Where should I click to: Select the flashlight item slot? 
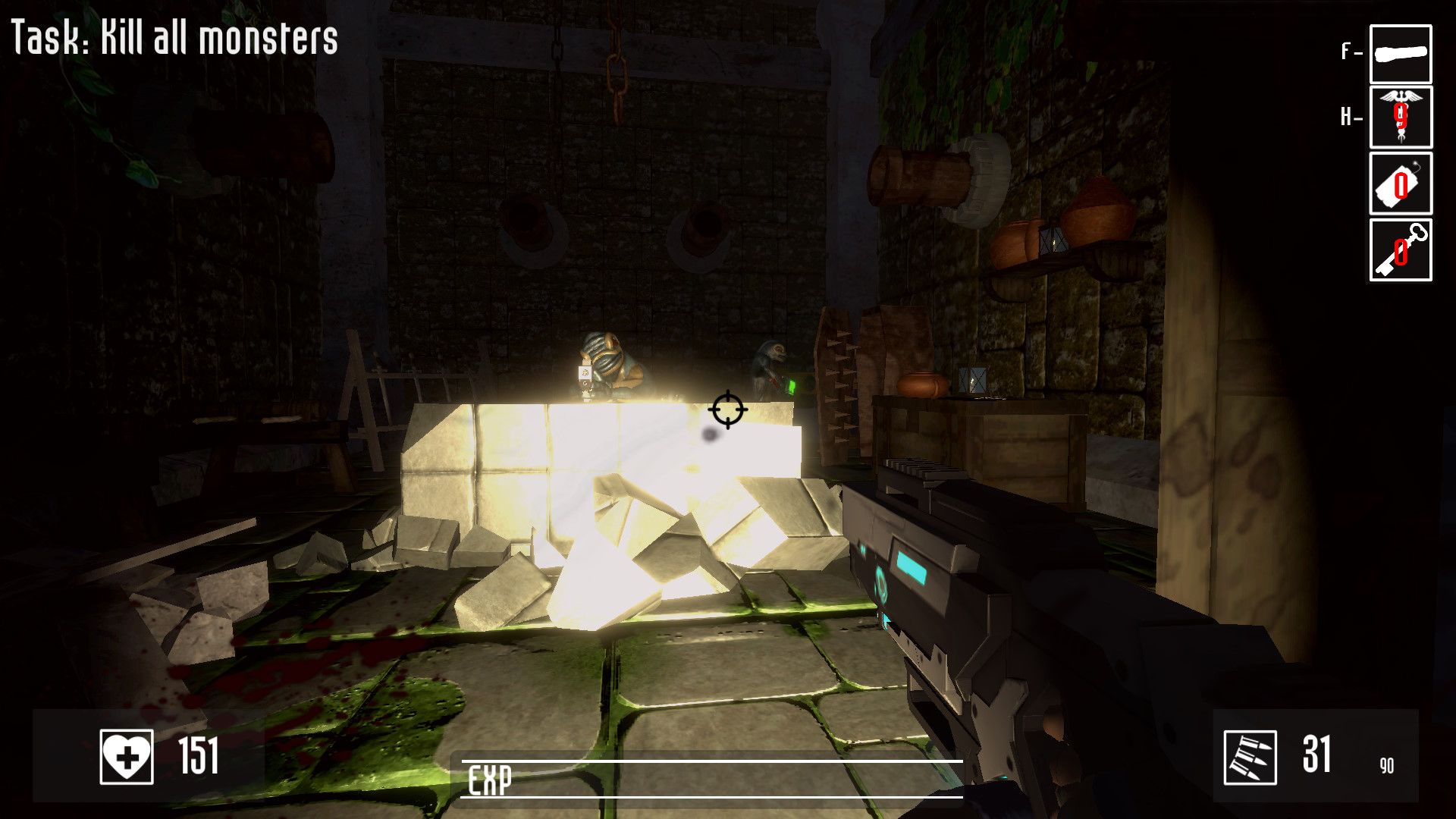1400,54
